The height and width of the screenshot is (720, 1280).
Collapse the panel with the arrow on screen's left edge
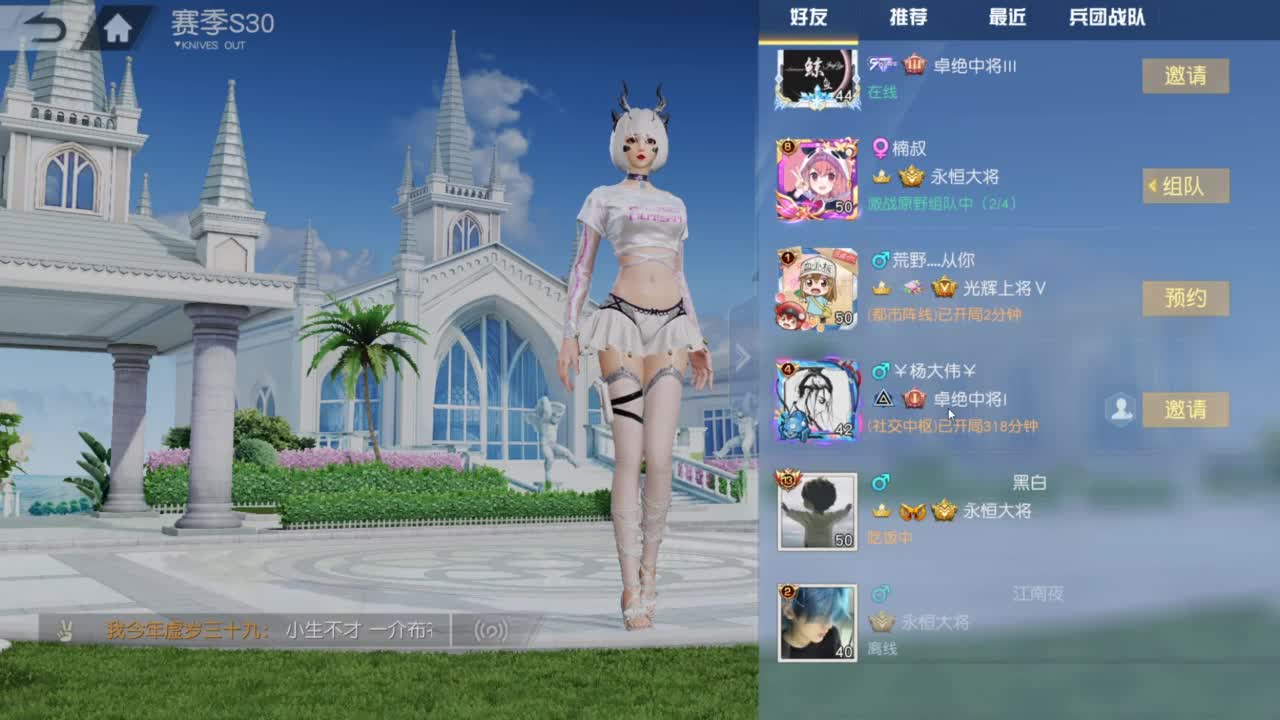(x=743, y=355)
